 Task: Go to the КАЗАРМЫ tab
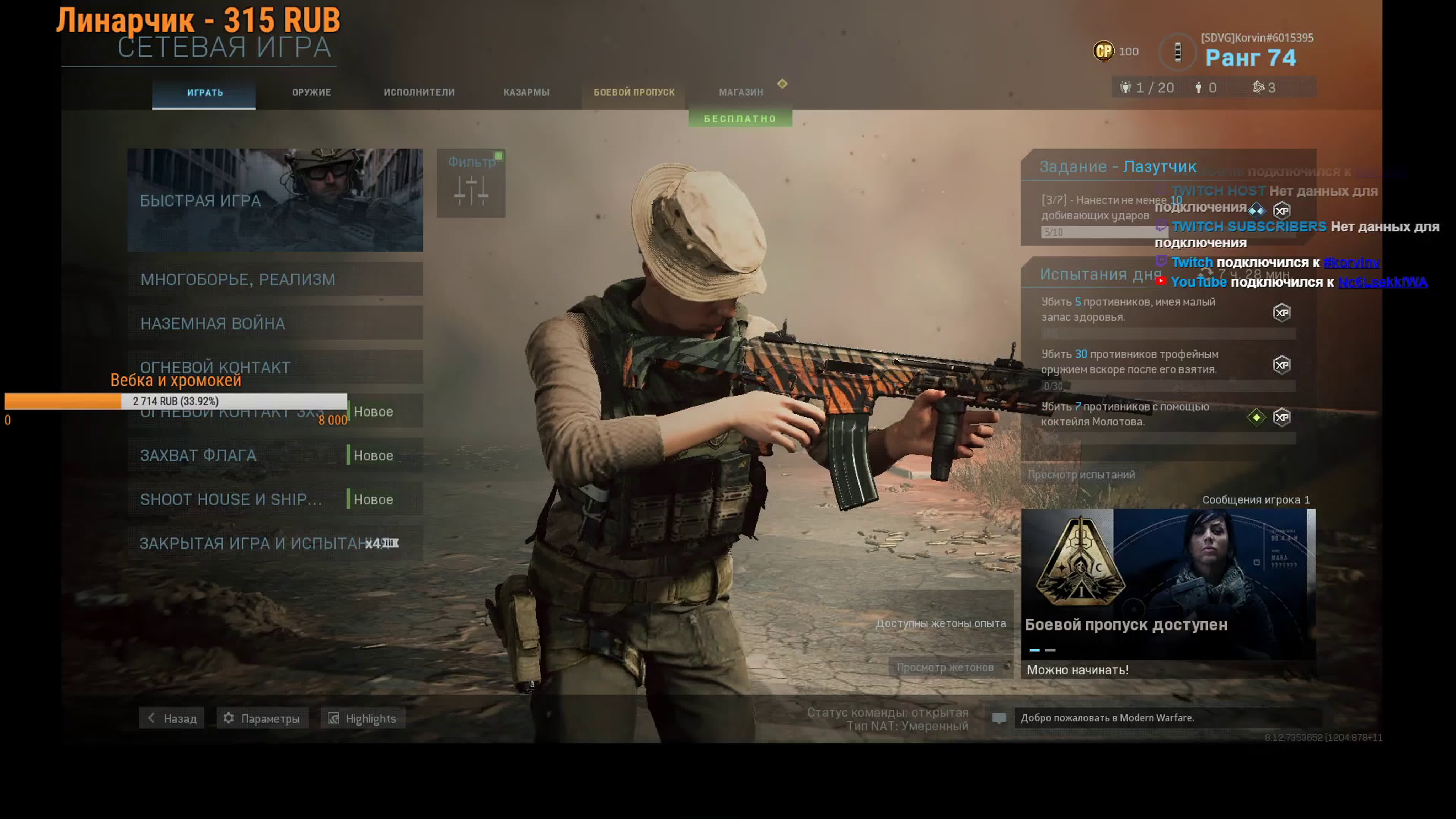[526, 93]
